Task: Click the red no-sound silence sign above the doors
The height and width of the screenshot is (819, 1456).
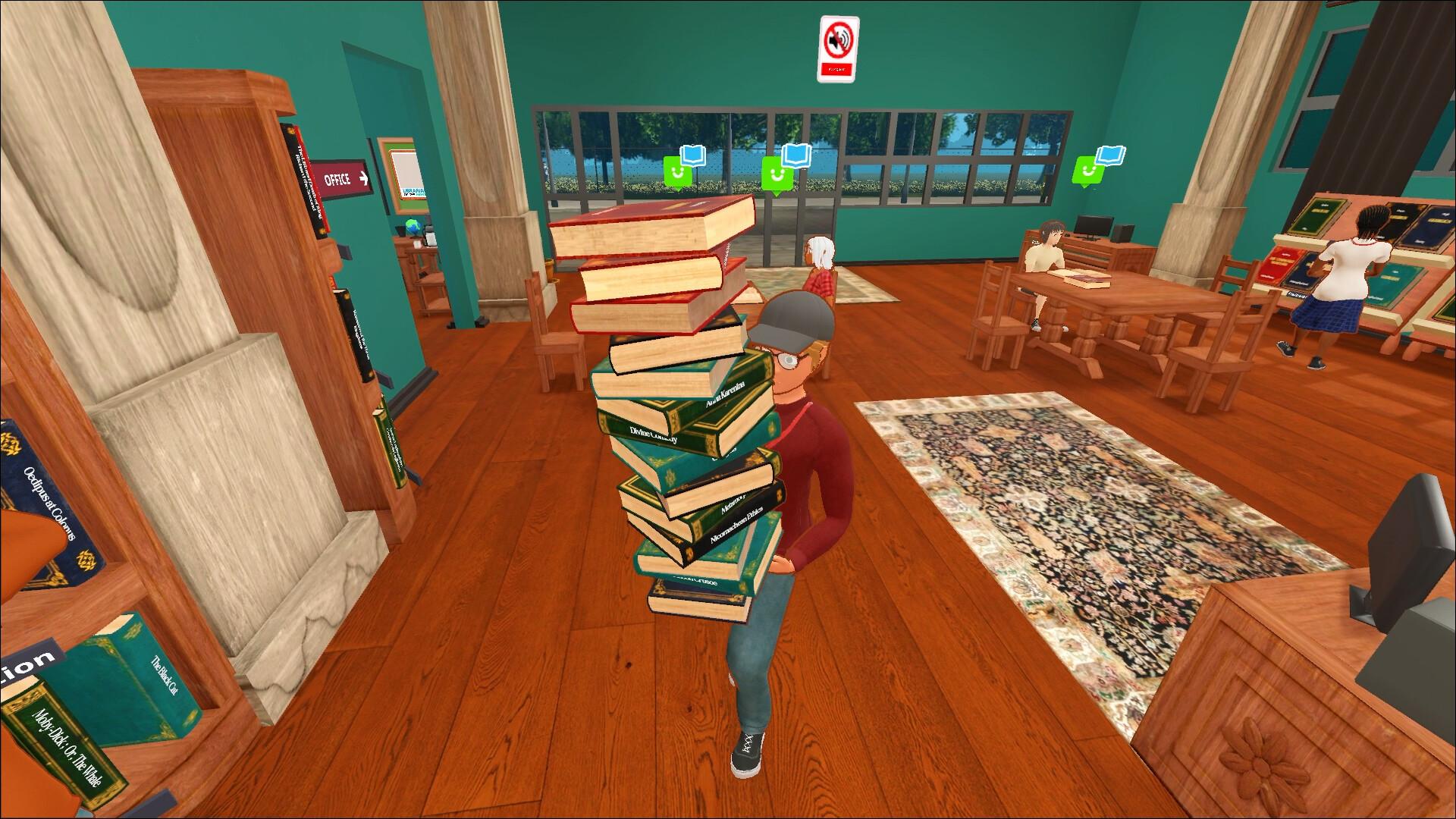Action: [x=838, y=47]
